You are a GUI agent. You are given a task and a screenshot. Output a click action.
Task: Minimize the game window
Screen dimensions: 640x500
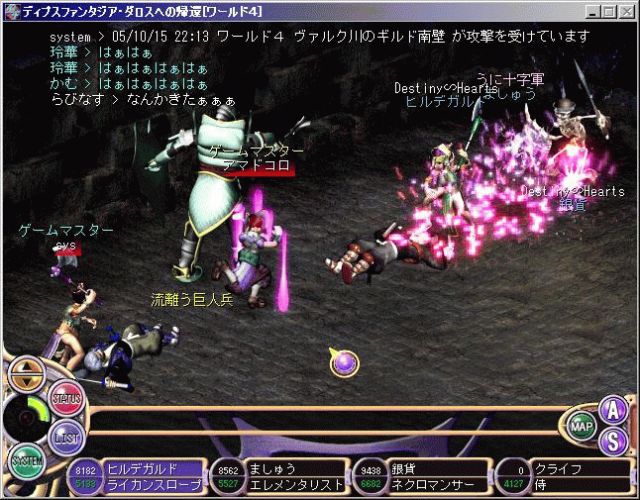[x=595, y=11]
